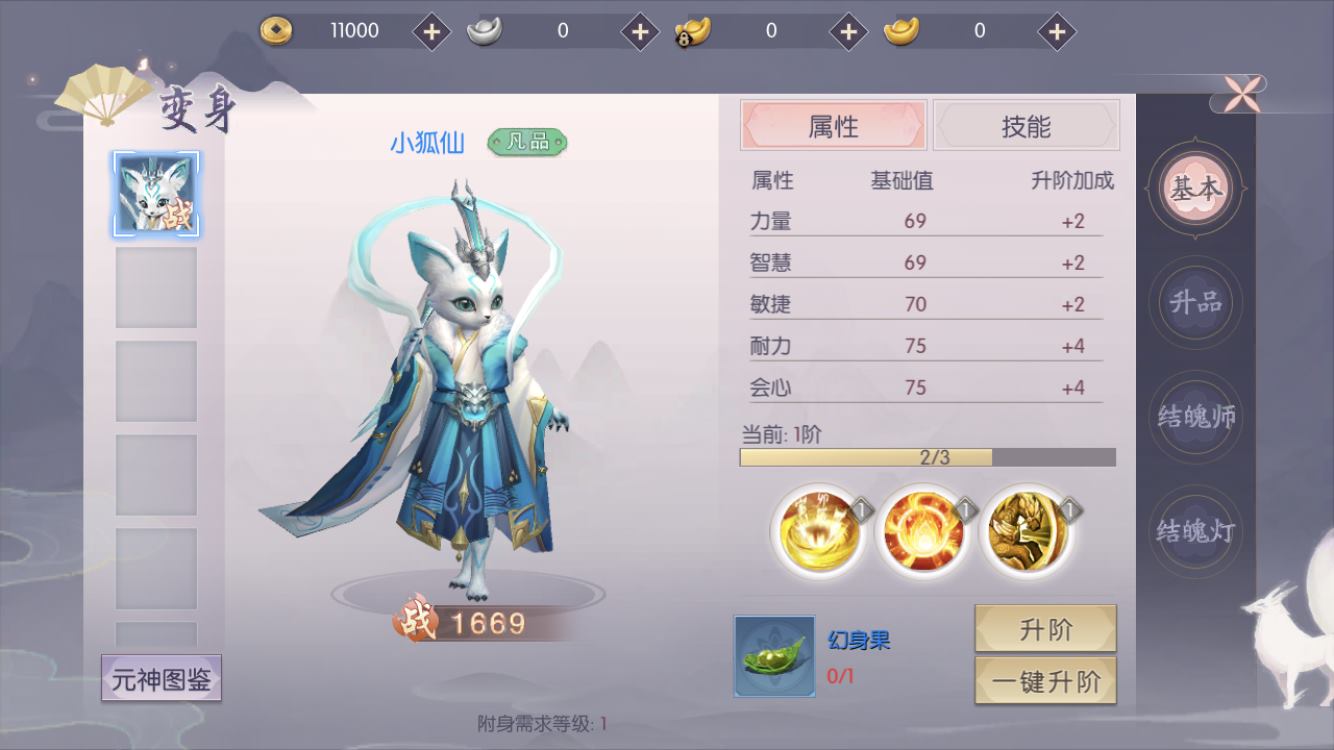Switch to the 属性 tab

(x=834, y=125)
